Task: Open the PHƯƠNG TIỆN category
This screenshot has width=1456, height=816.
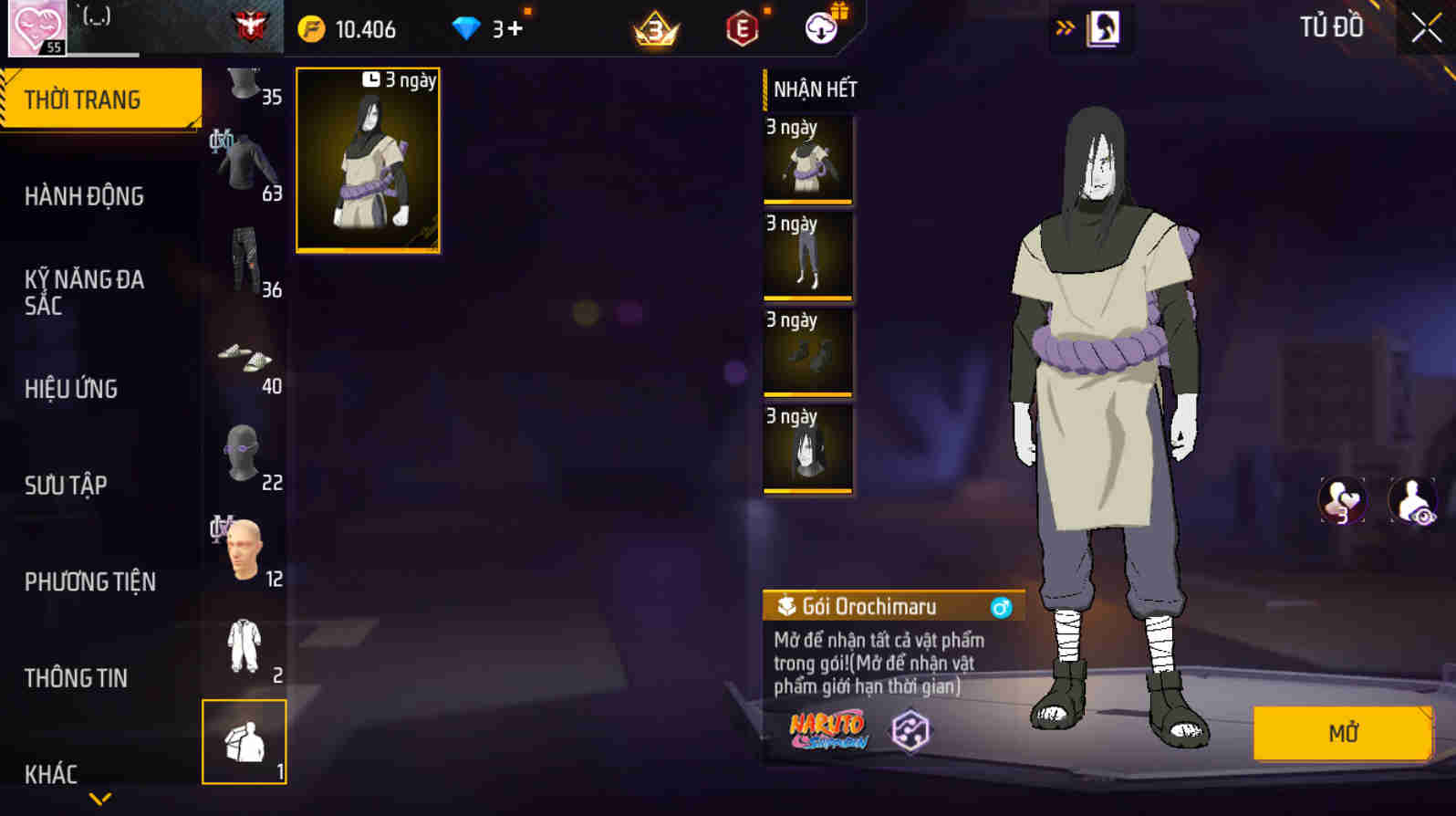Action: point(90,581)
